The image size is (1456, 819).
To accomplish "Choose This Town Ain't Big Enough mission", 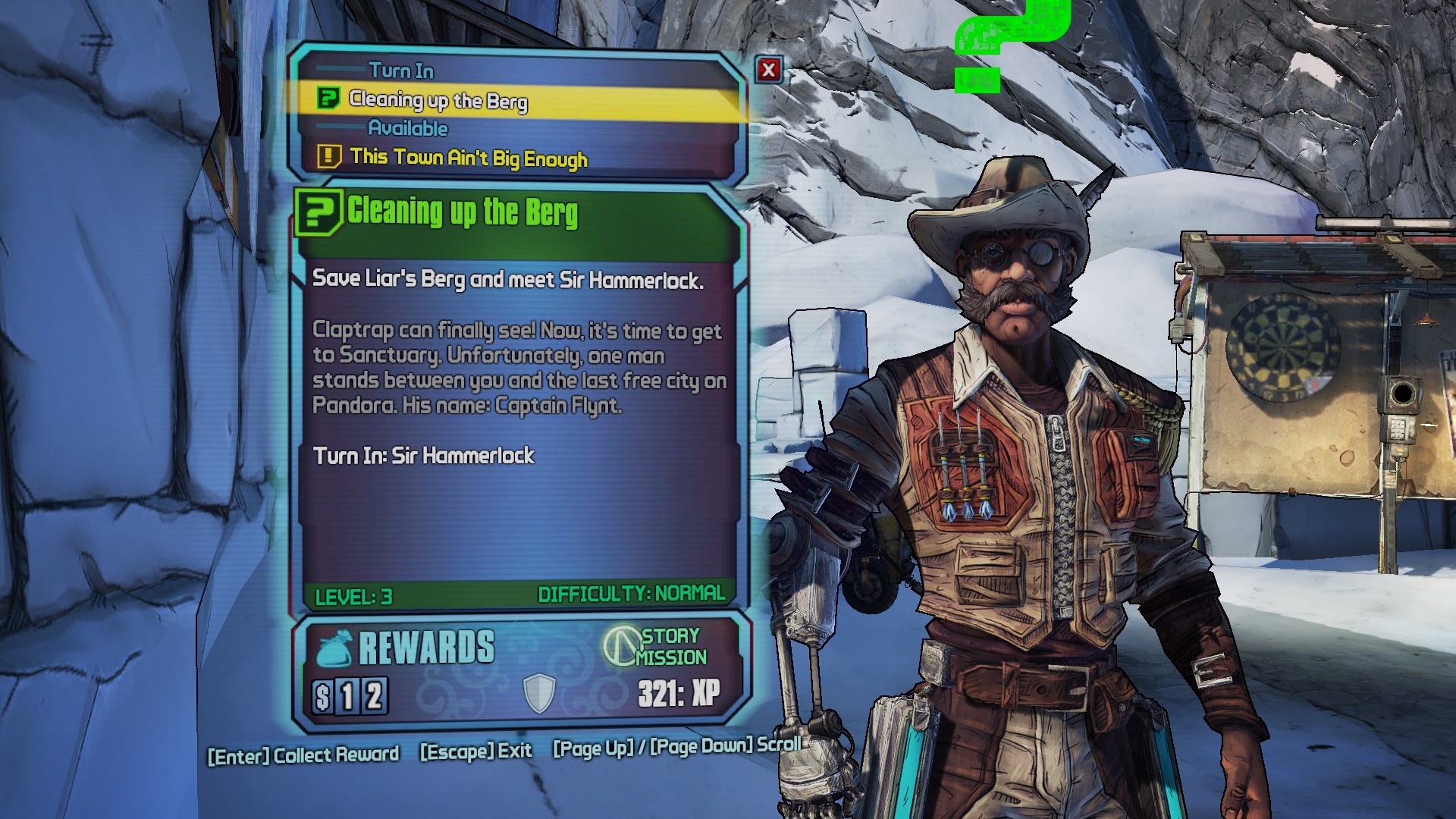I will [x=468, y=158].
